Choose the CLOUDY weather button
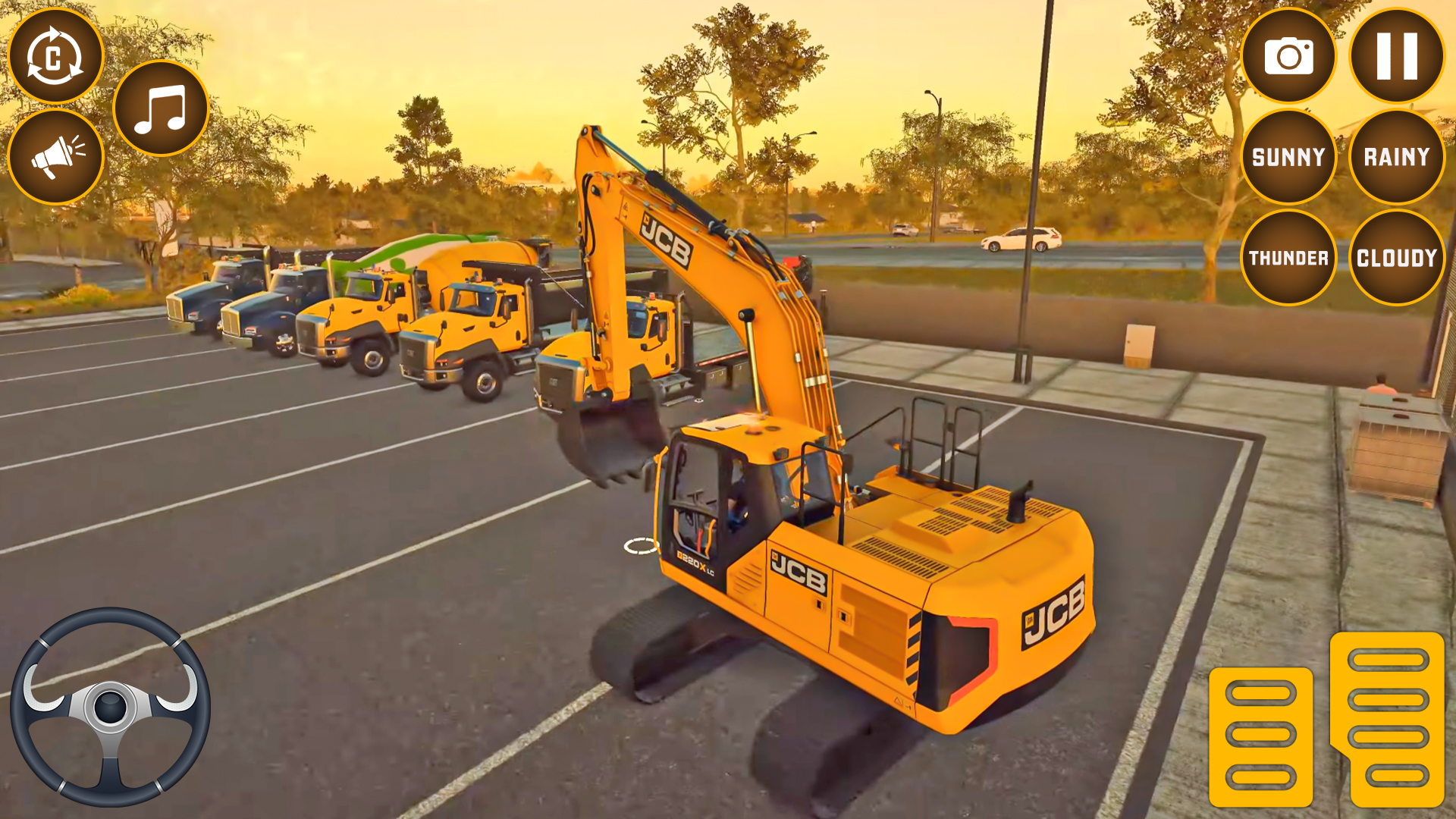The image size is (1456, 819). coord(1396,258)
